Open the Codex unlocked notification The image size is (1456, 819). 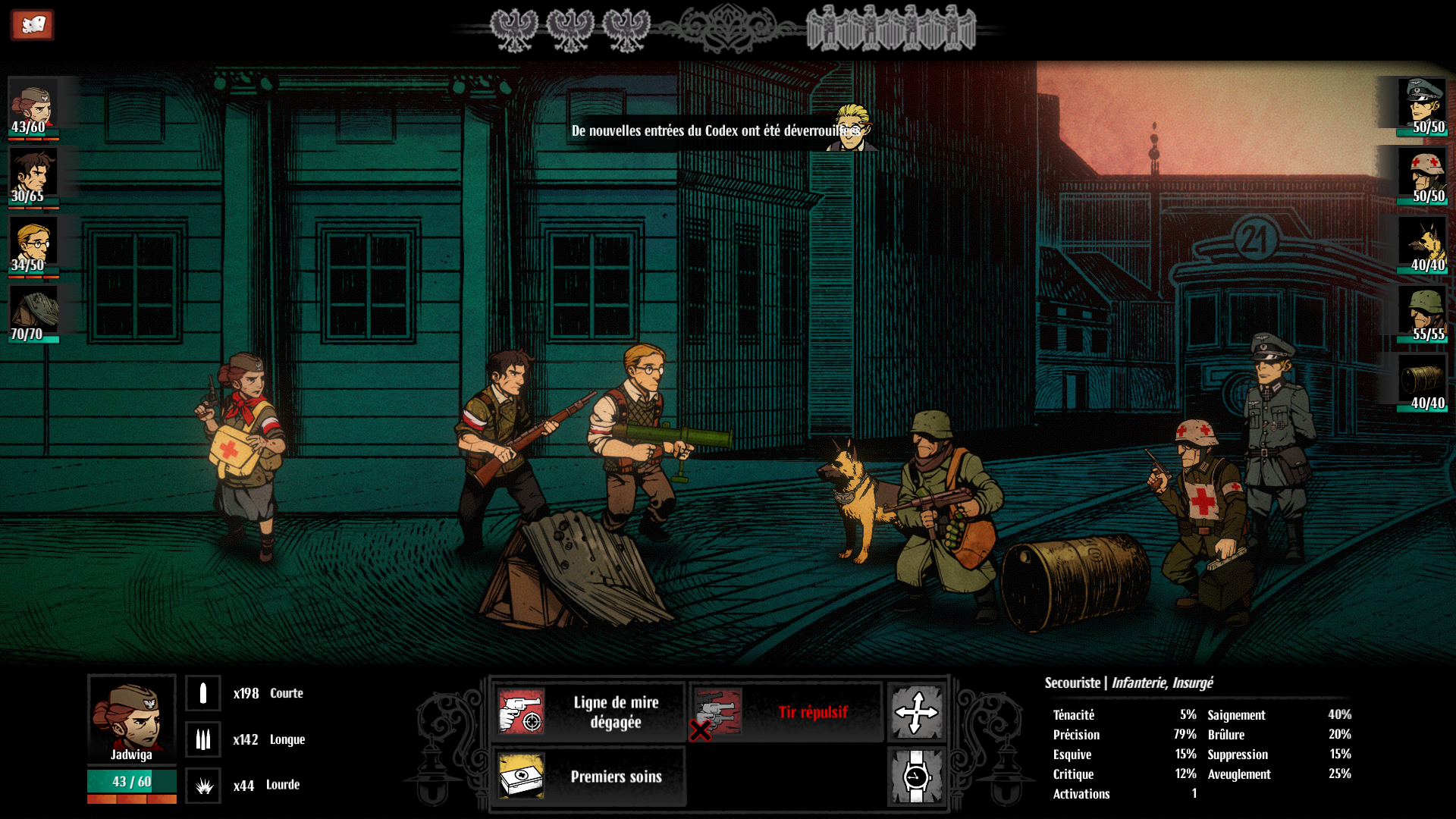pos(715,131)
